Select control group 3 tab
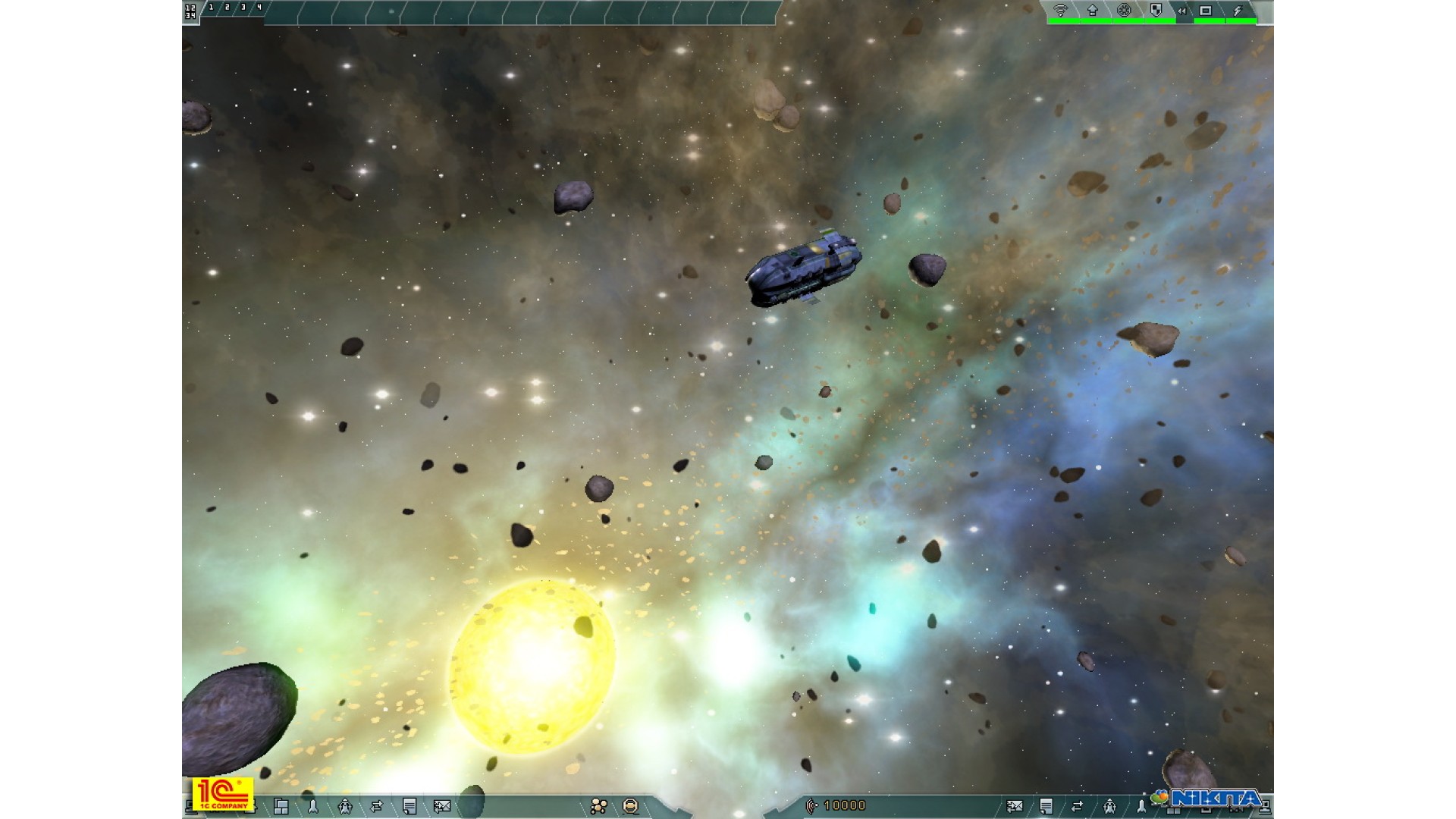The image size is (1456, 819). pos(243,8)
